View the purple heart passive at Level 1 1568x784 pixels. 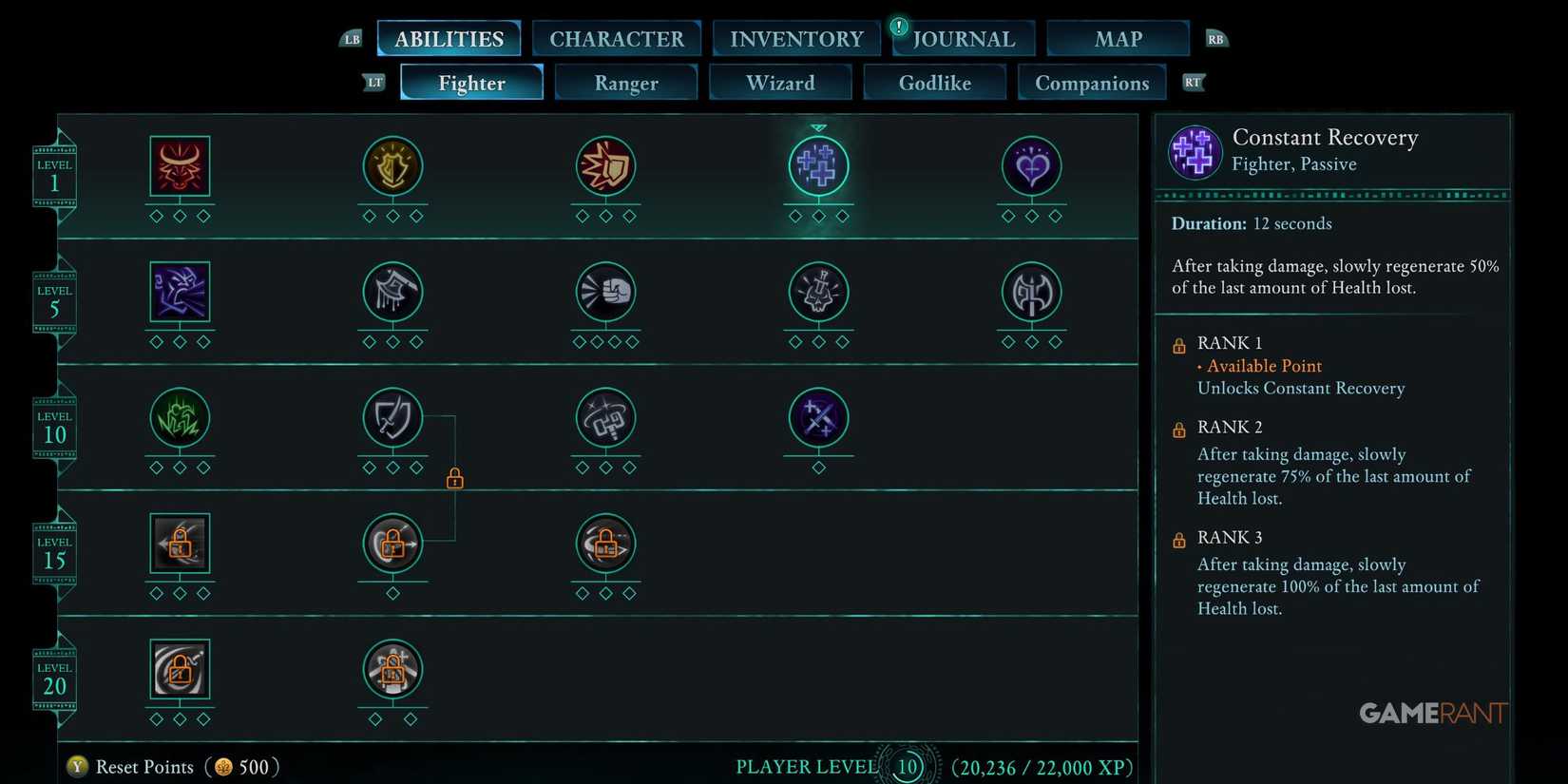pyautogui.click(x=1031, y=165)
